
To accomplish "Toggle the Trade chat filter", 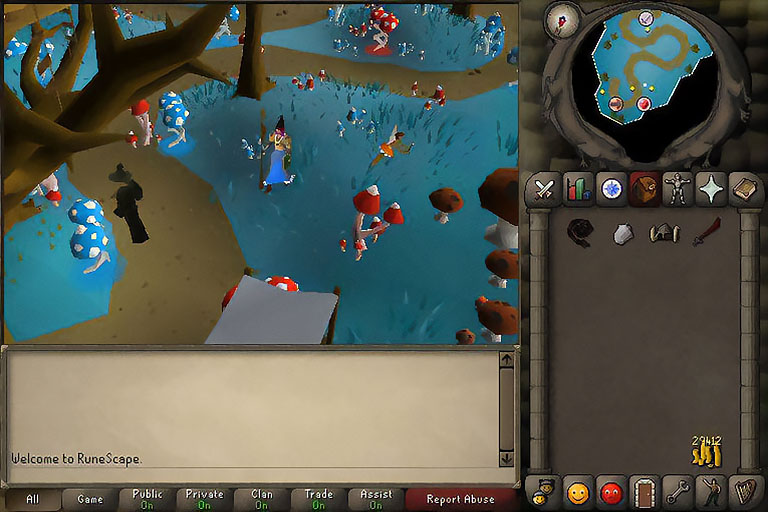I will coord(318,499).
